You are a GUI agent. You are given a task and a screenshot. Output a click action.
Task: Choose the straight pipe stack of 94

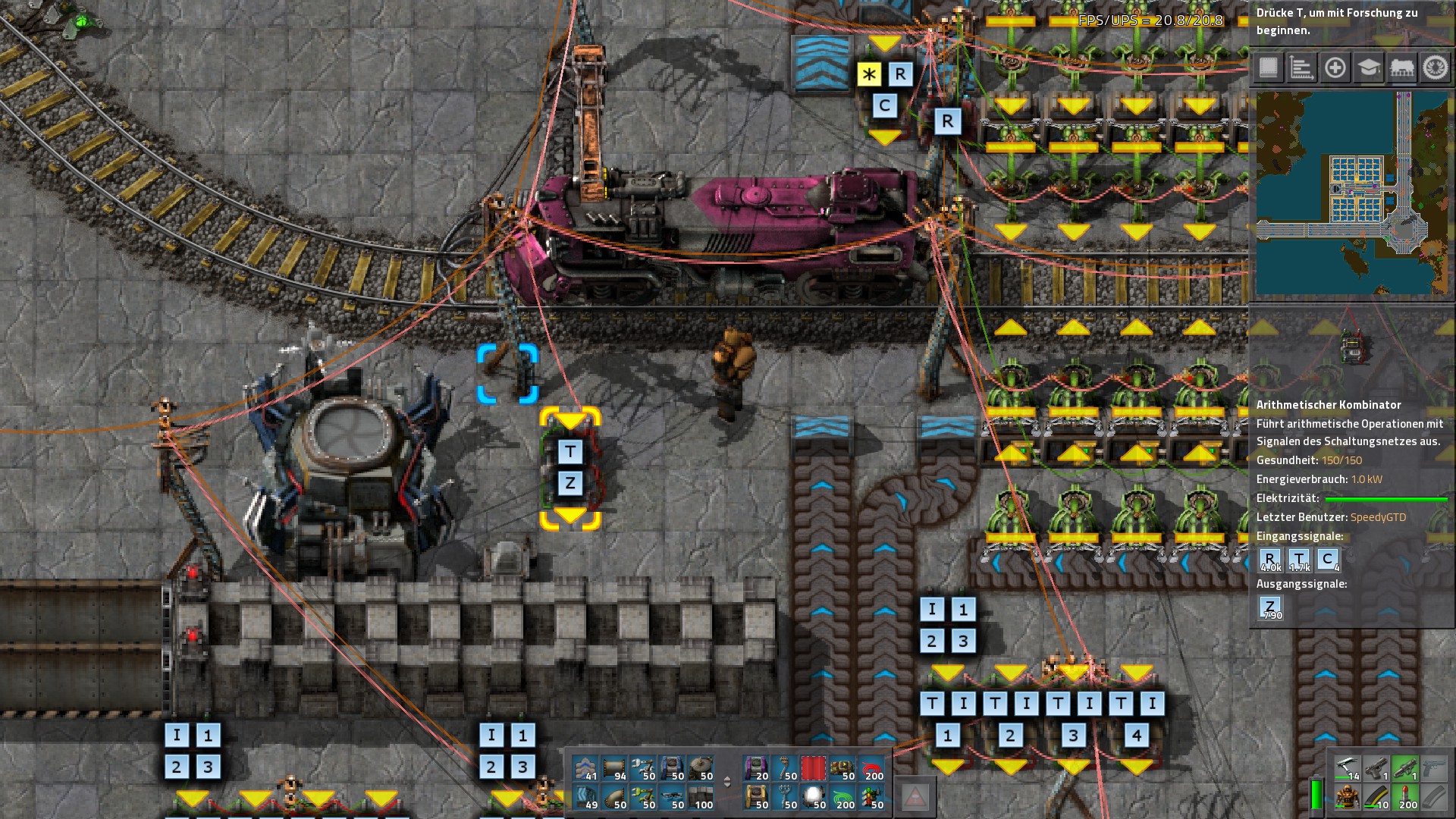click(615, 769)
